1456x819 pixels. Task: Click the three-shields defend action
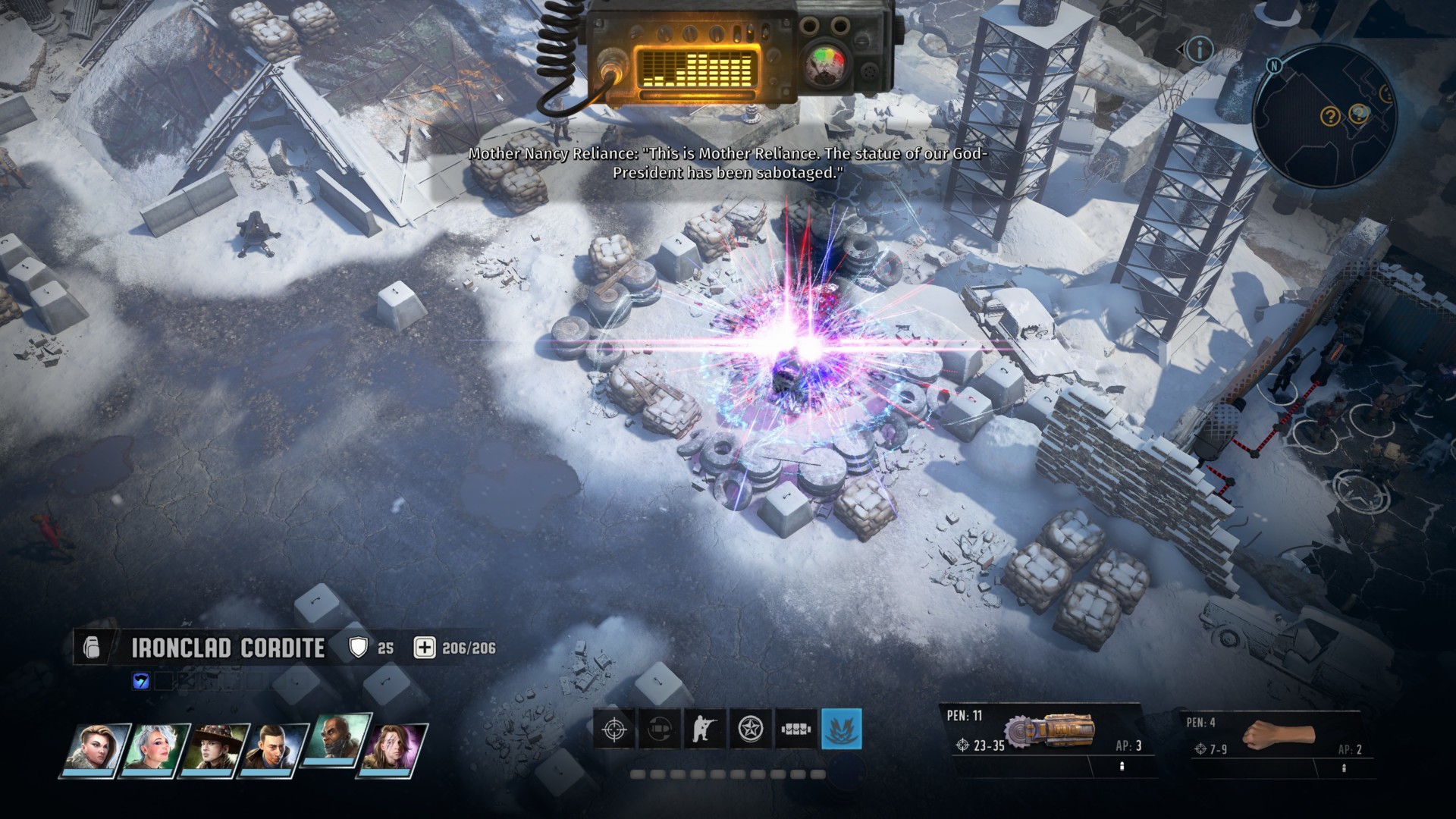[796, 730]
